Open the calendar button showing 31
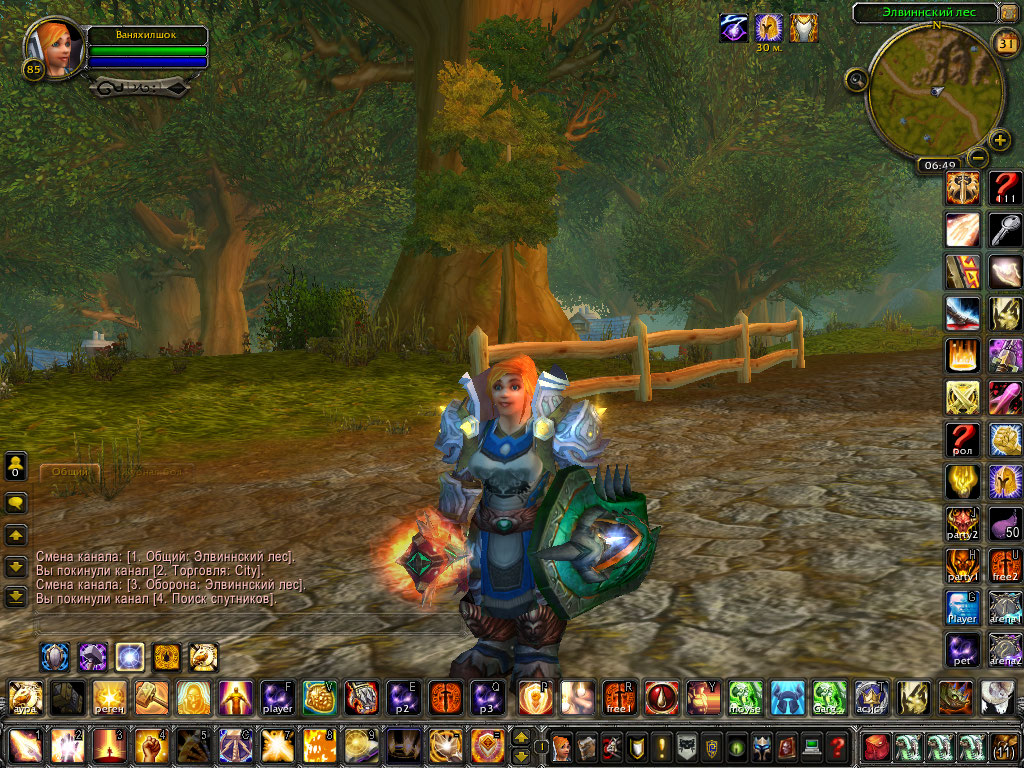Viewport: 1024px width, 768px height. (1006, 41)
